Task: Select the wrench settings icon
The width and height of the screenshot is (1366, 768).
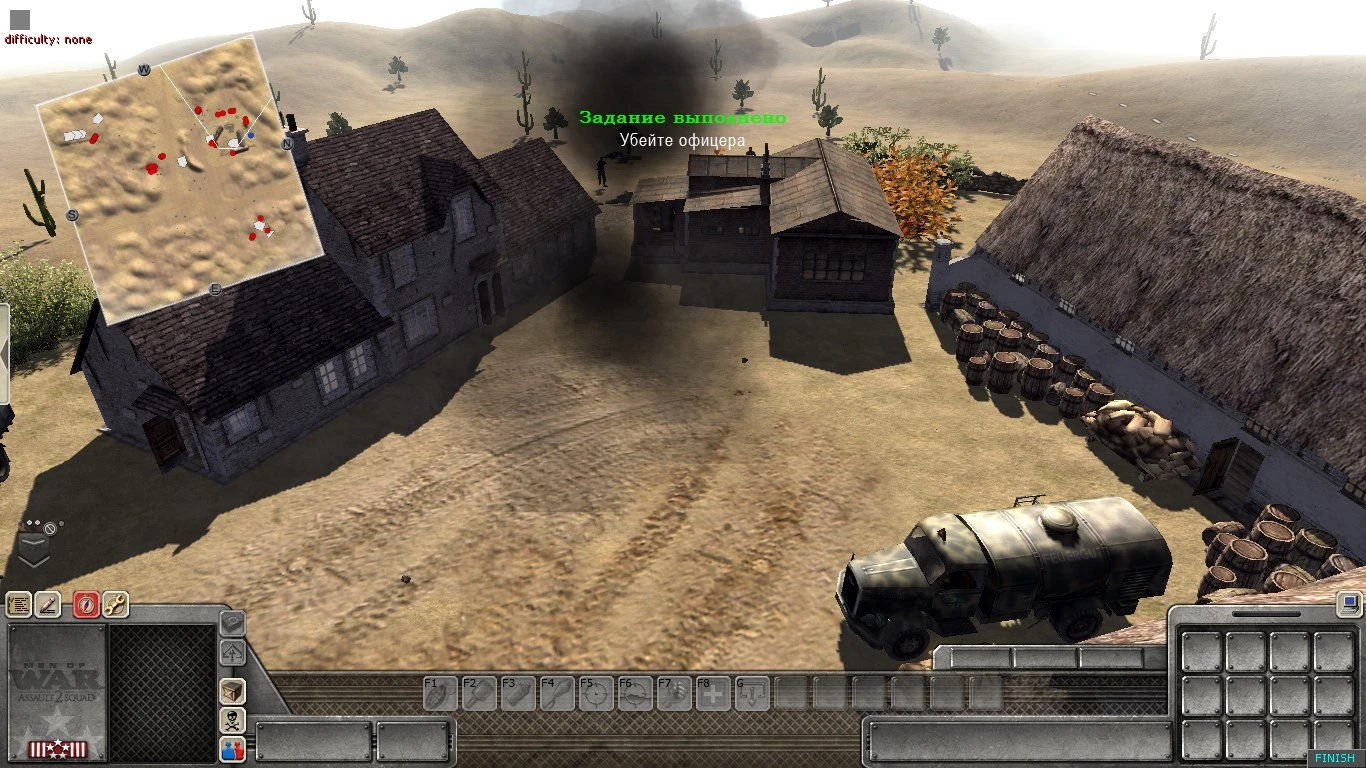Action: click(116, 605)
